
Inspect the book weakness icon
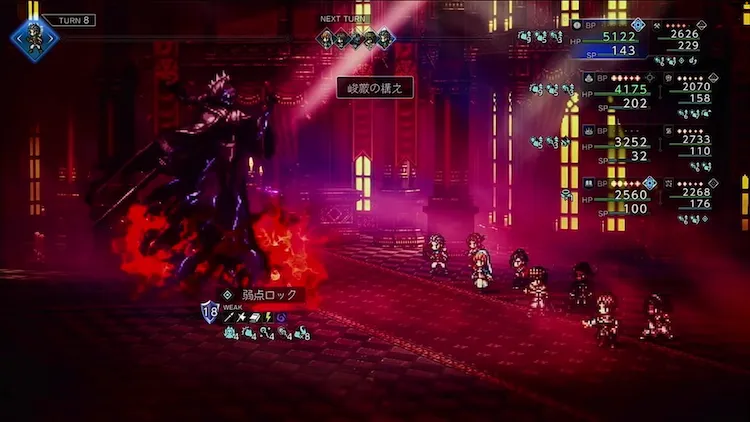[253, 317]
